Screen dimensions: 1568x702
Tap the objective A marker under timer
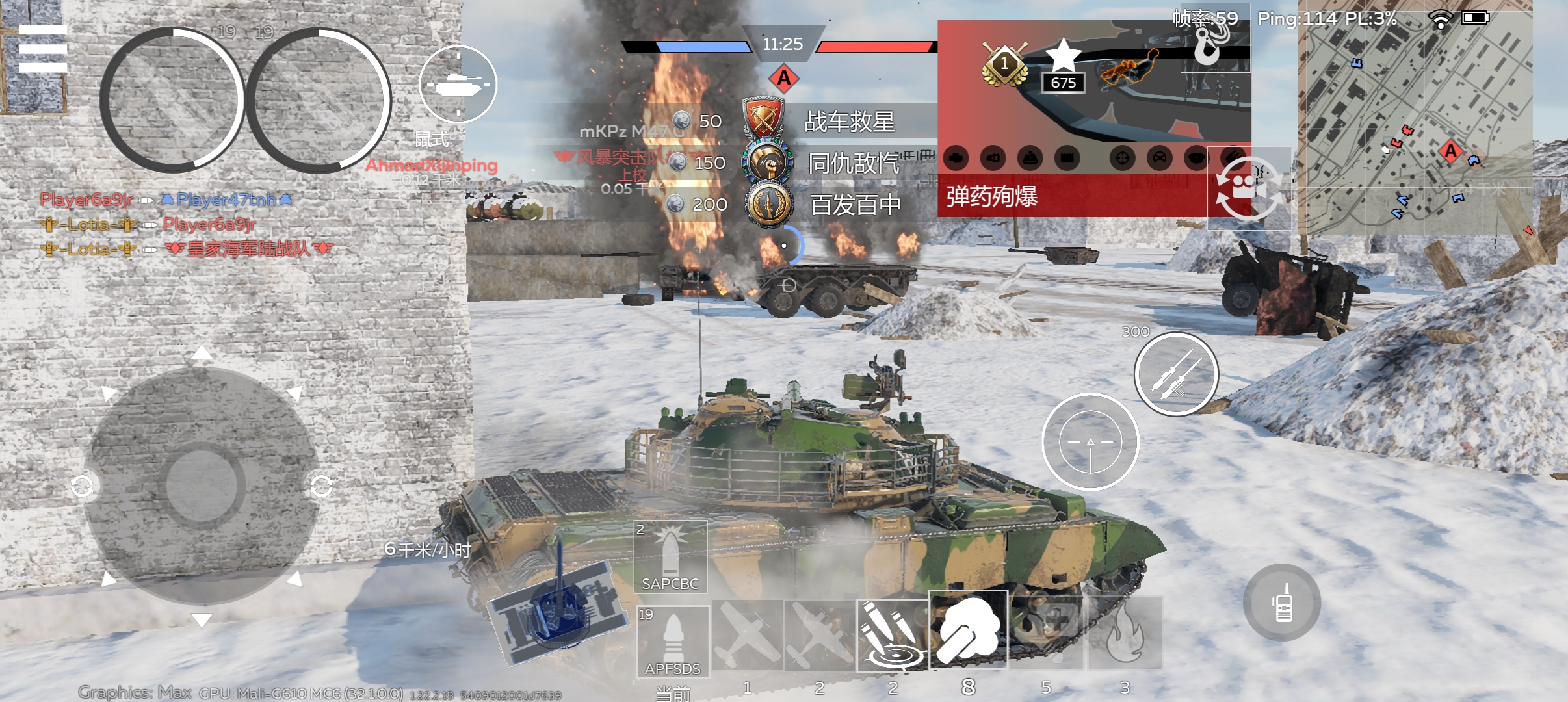pyautogui.click(x=784, y=79)
